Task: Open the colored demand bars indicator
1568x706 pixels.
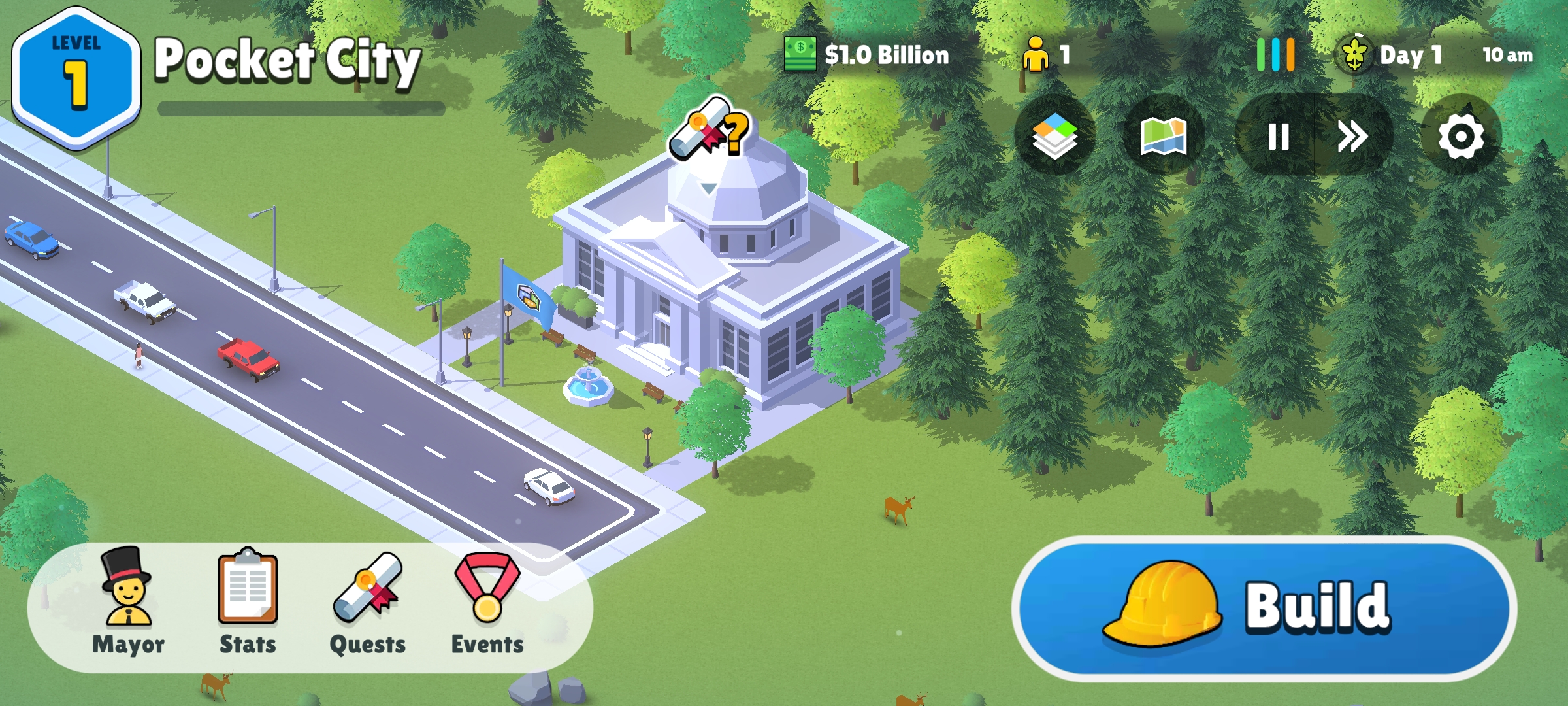Action: (1275, 55)
